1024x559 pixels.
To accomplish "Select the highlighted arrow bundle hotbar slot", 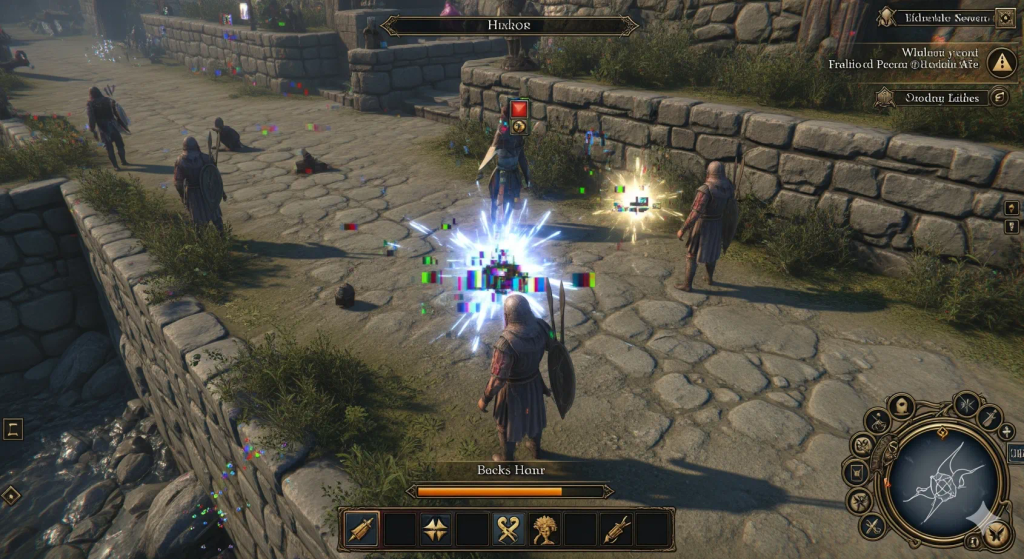I will point(361,528).
